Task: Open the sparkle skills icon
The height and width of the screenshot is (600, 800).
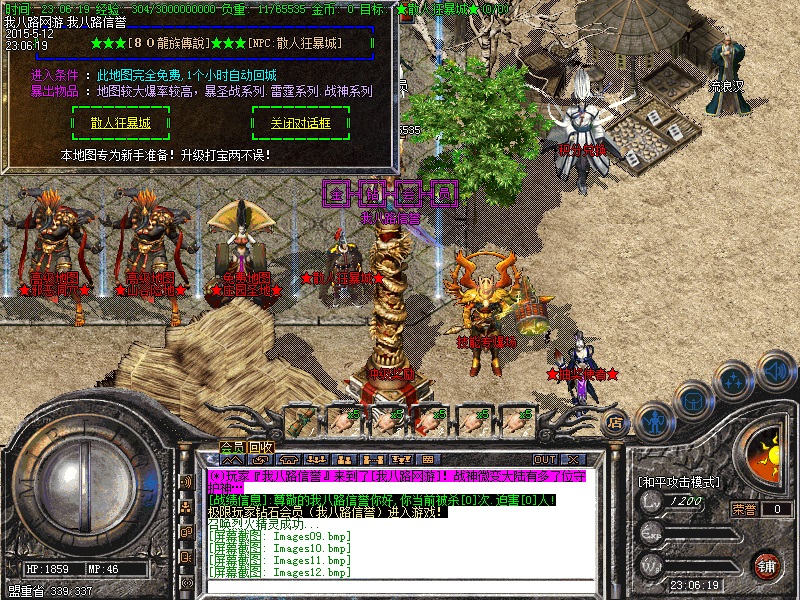Action: coord(733,380)
